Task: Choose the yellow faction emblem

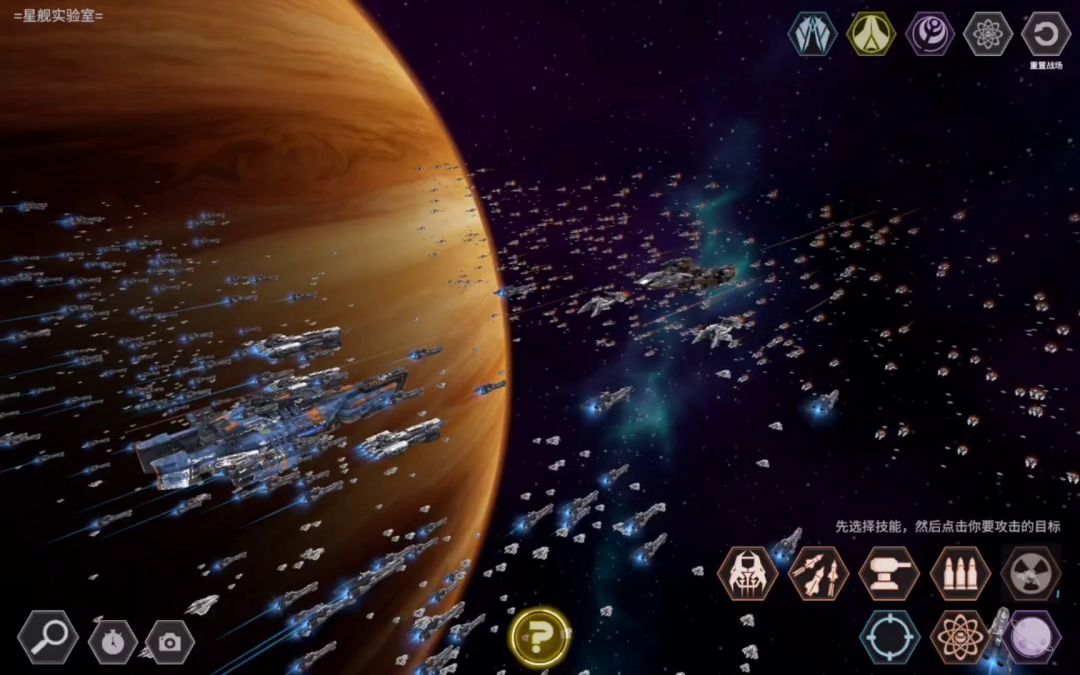Action: [871, 34]
